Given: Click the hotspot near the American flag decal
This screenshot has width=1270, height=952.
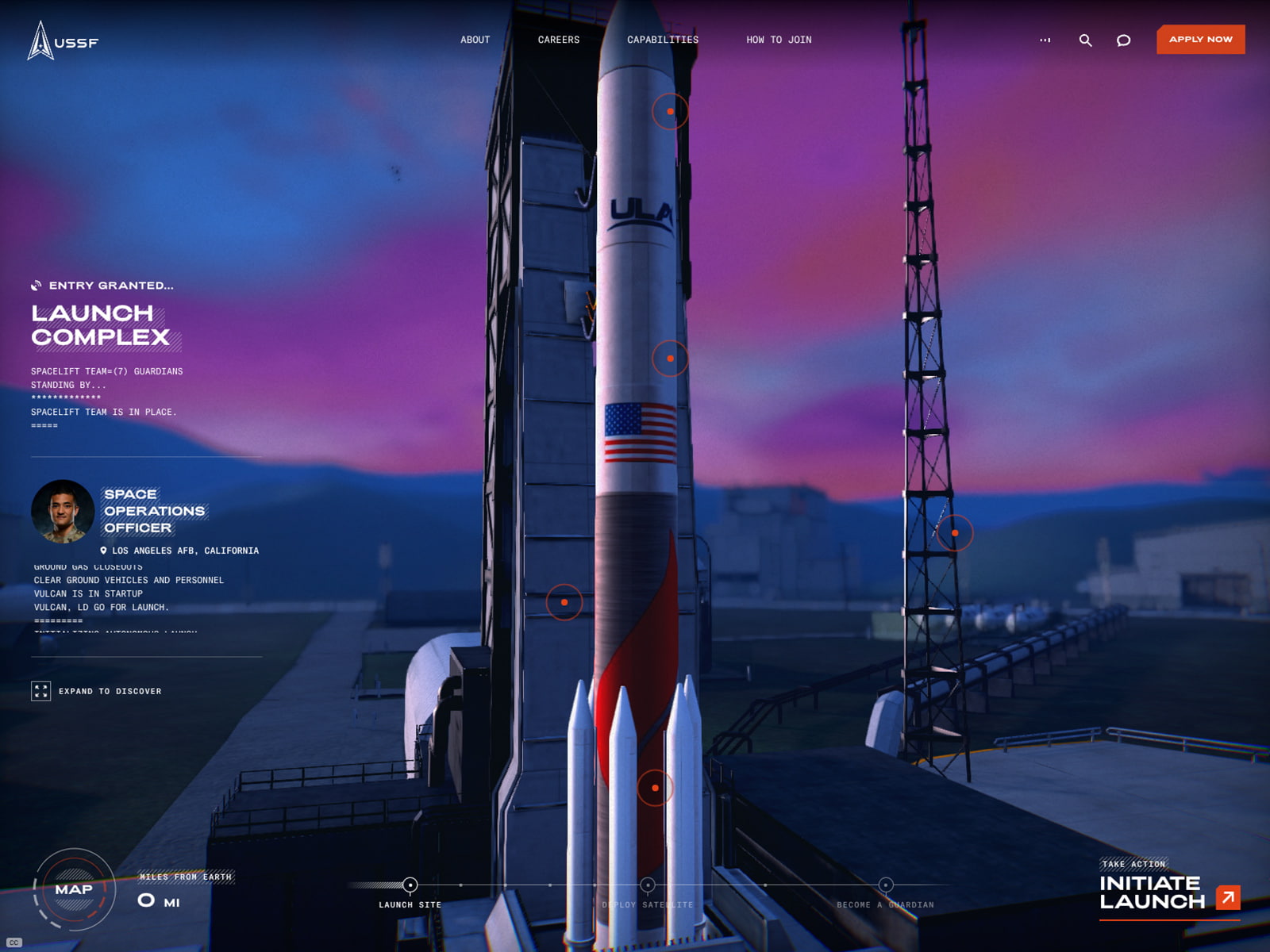Looking at the screenshot, I should tap(671, 359).
